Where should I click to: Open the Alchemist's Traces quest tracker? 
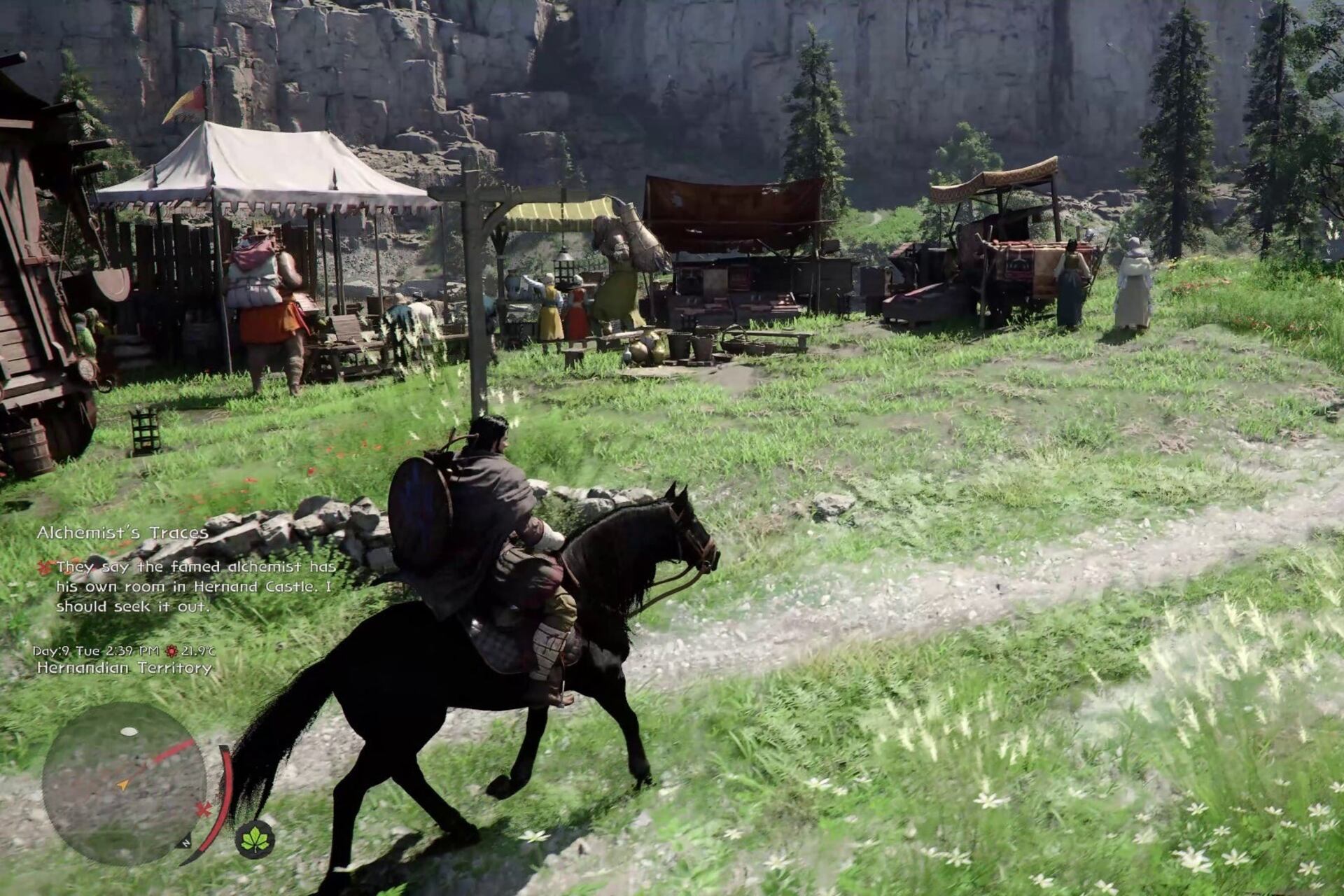point(122,533)
